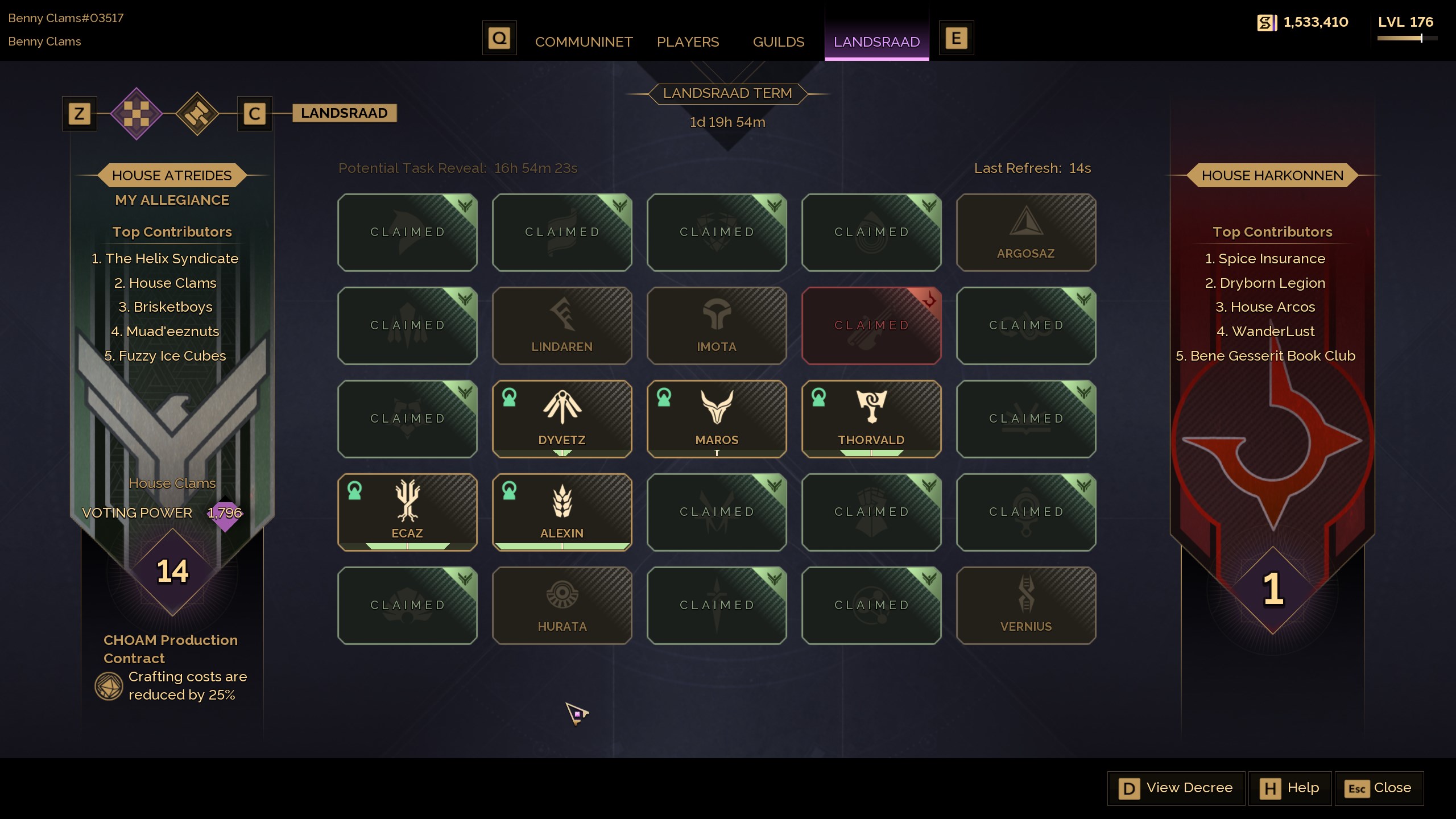1456x819 pixels.
Task: Choose the Thorvald house task
Action: coord(871,419)
